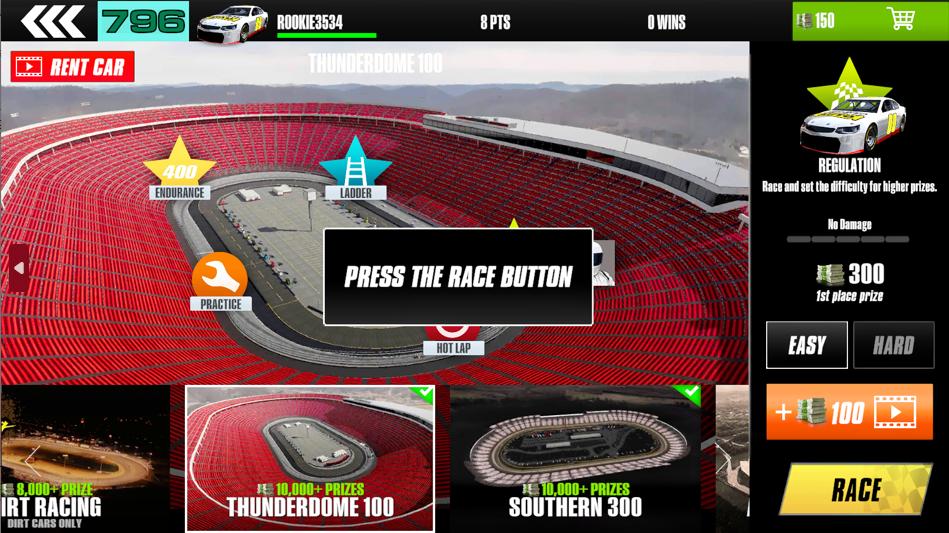Open the shopping cart store

pos(900,20)
